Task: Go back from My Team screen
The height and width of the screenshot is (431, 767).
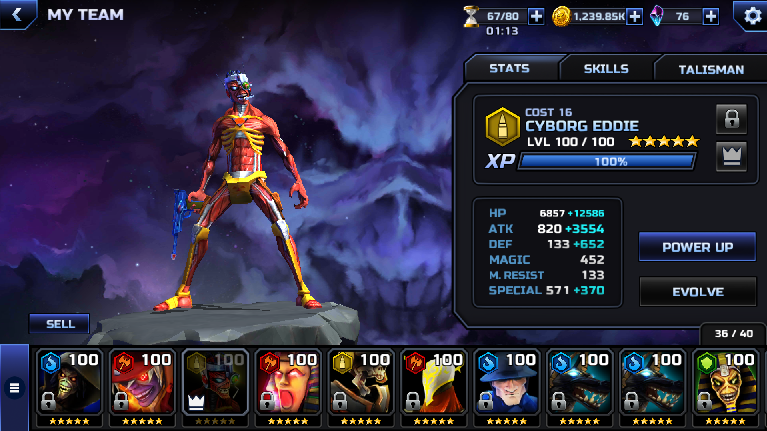Action: [x=16, y=15]
